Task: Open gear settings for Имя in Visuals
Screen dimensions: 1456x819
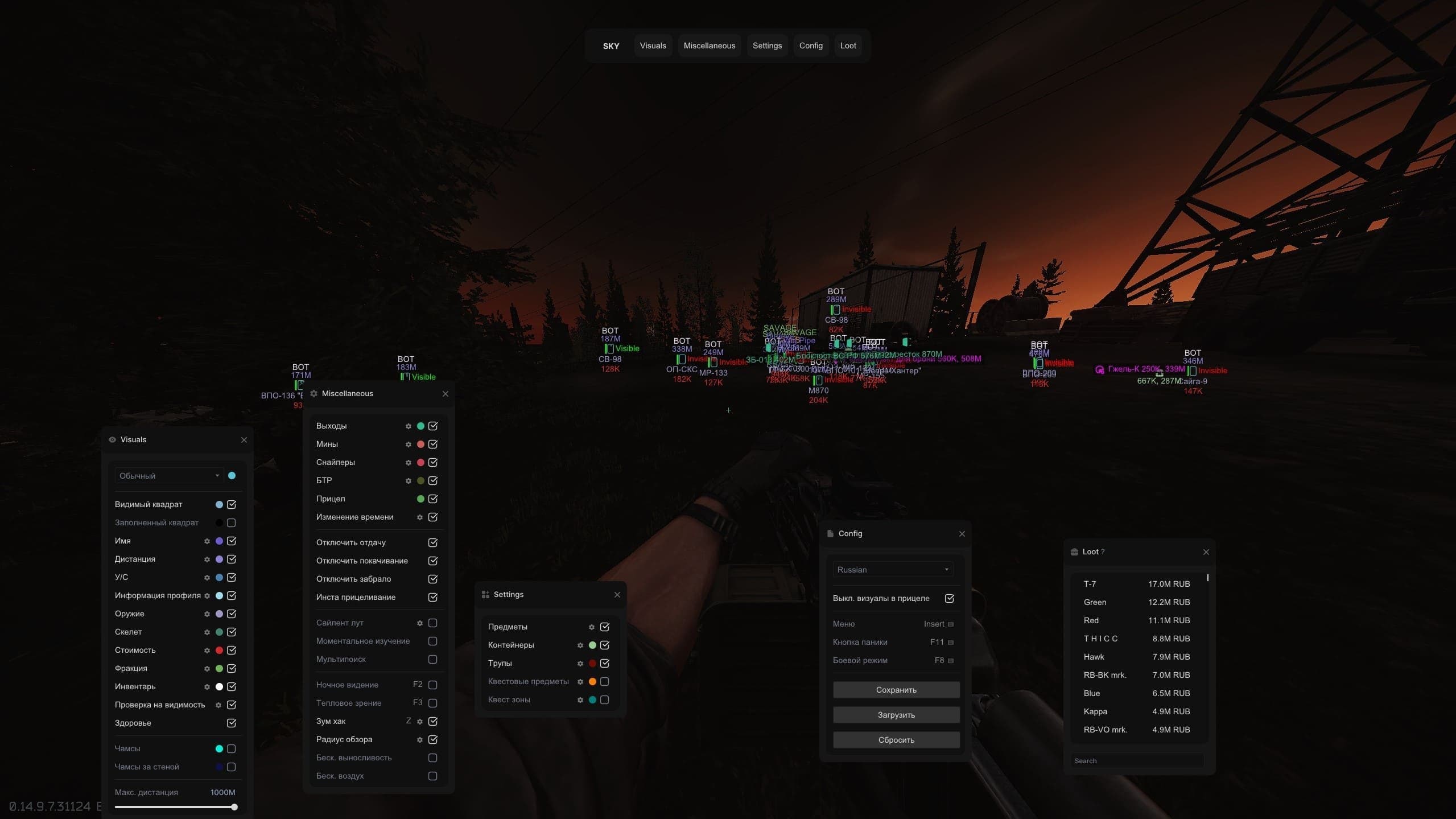Action: (x=207, y=541)
